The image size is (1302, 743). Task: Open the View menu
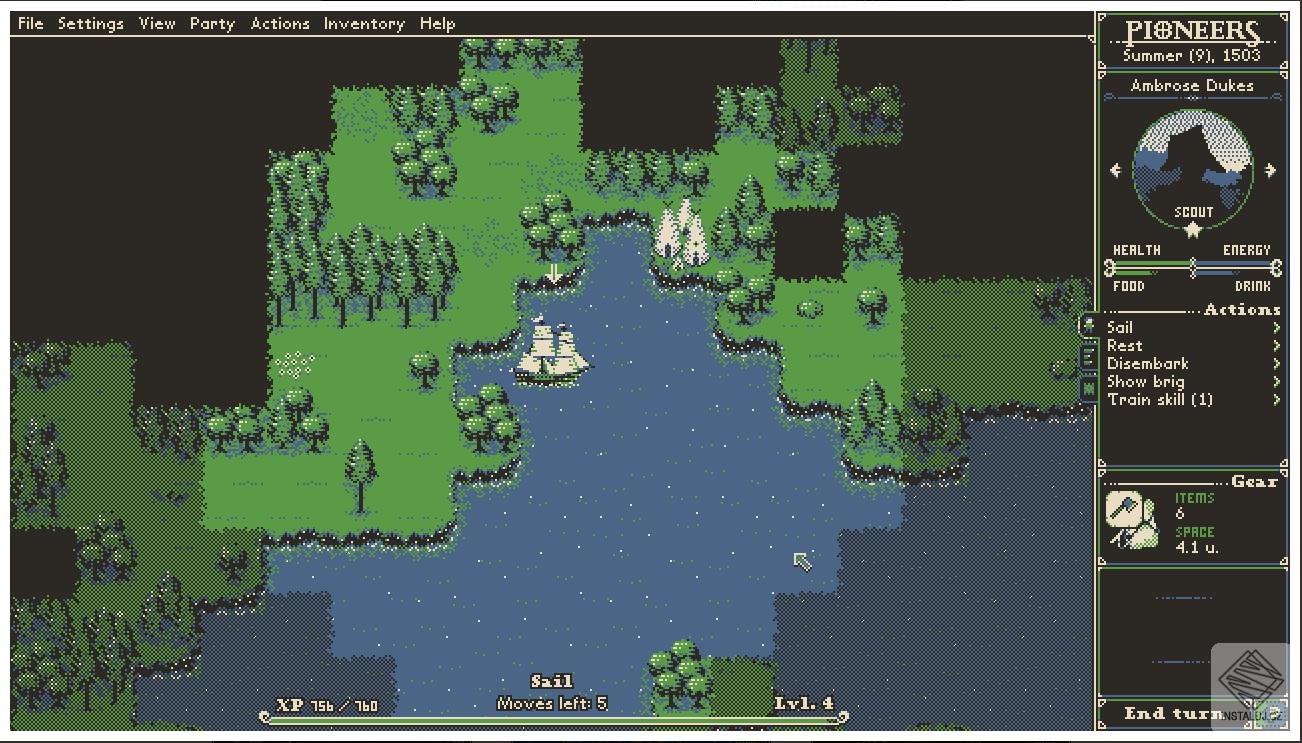pyautogui.click(x=157, y=23)
